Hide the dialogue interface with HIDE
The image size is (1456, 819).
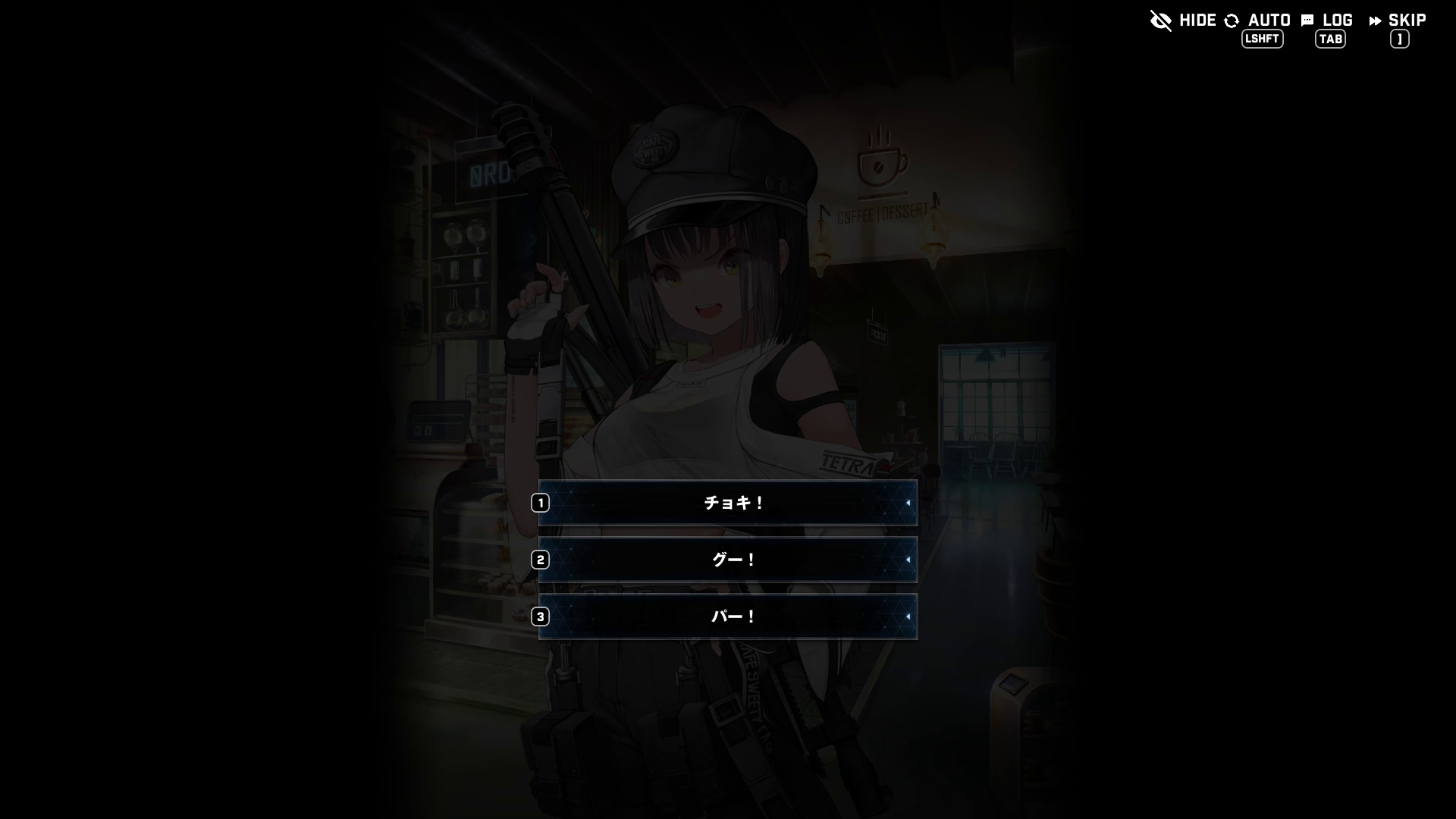[1183, 20]
